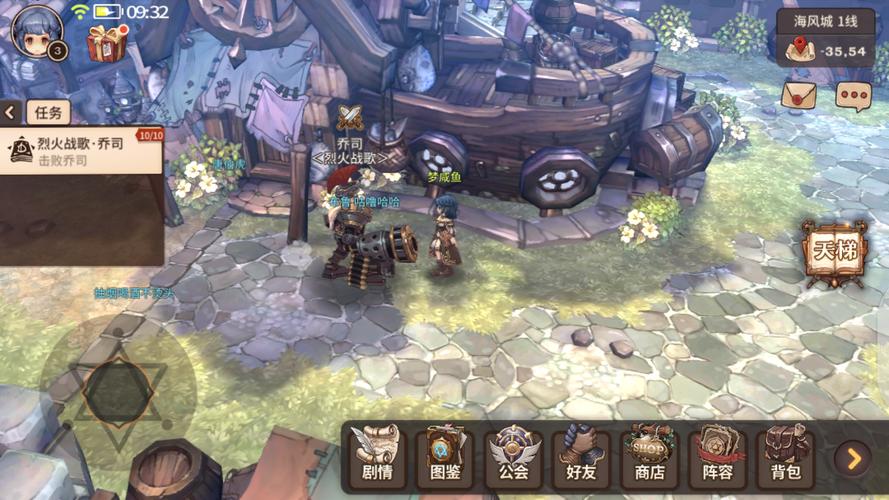
Task: Enter the 天梯 ladder arena
Action: pos(834,251)
